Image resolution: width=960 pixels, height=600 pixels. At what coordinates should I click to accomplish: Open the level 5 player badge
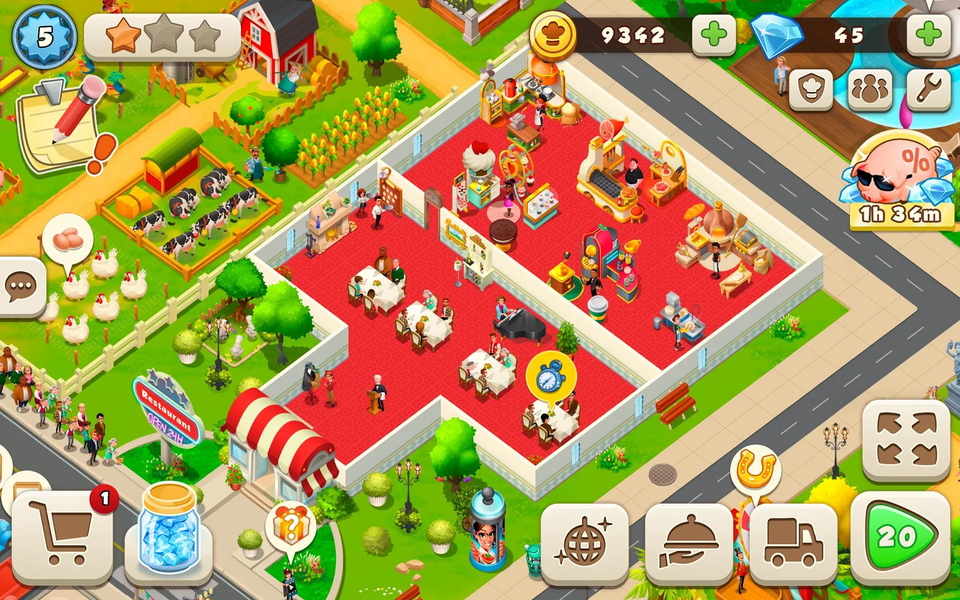pyautogui.click(x=43, y=36)
